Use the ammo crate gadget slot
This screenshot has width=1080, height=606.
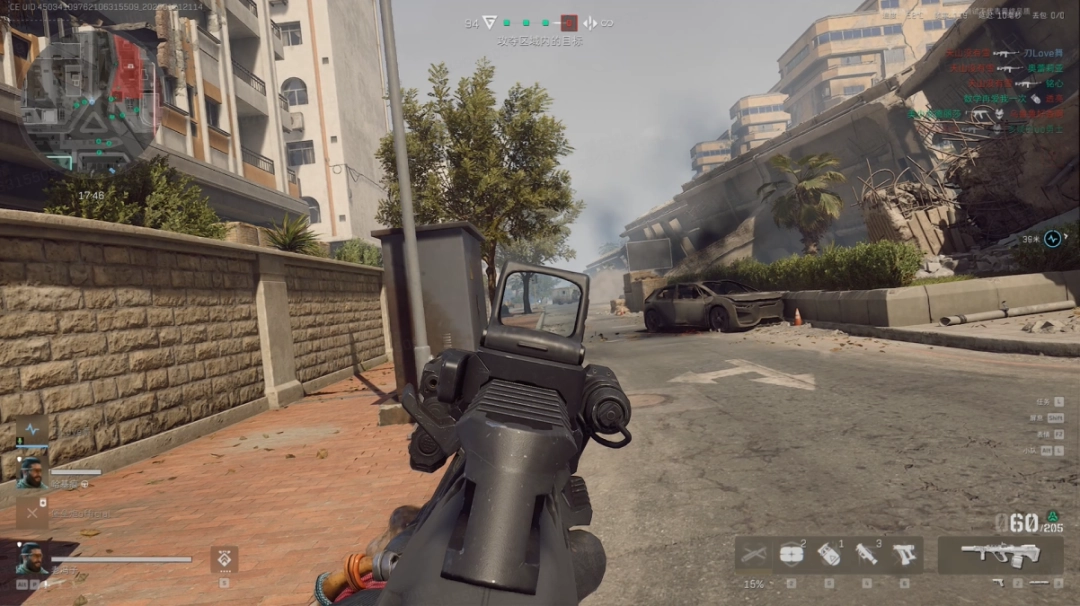[x=790, y=554]
